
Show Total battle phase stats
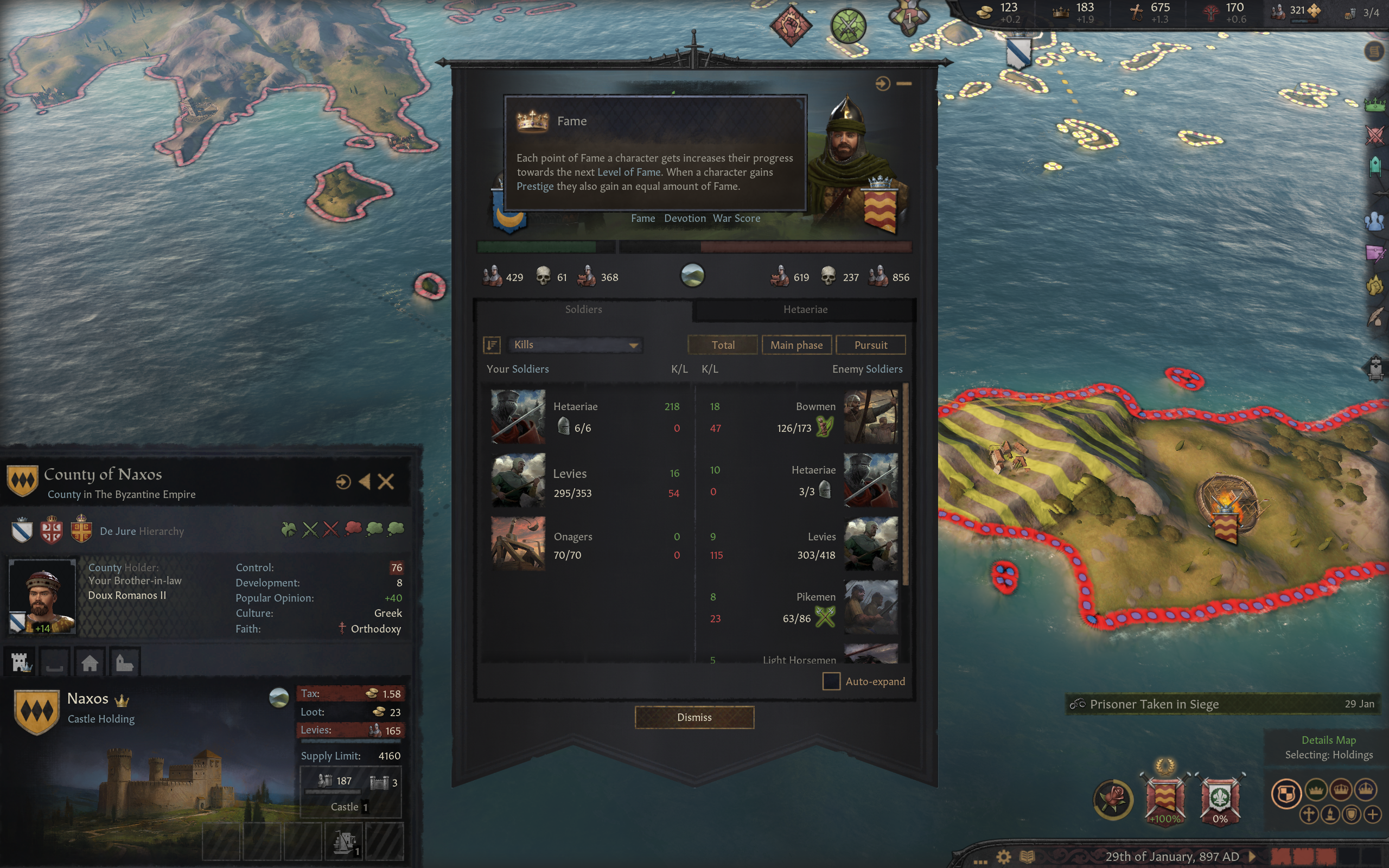click(723, 345)
